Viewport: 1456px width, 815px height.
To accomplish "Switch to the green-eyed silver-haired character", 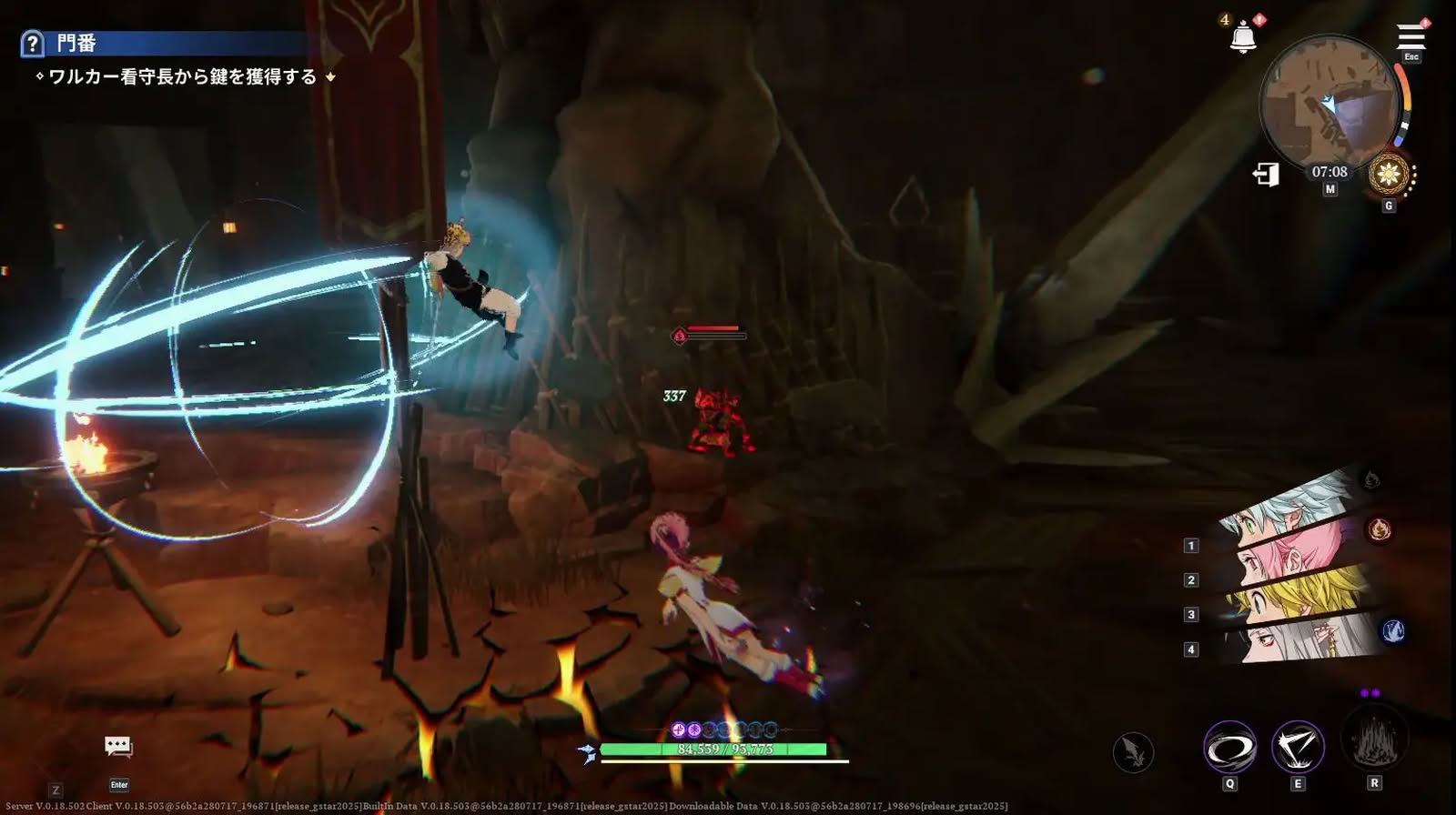I will [1283, 508].
